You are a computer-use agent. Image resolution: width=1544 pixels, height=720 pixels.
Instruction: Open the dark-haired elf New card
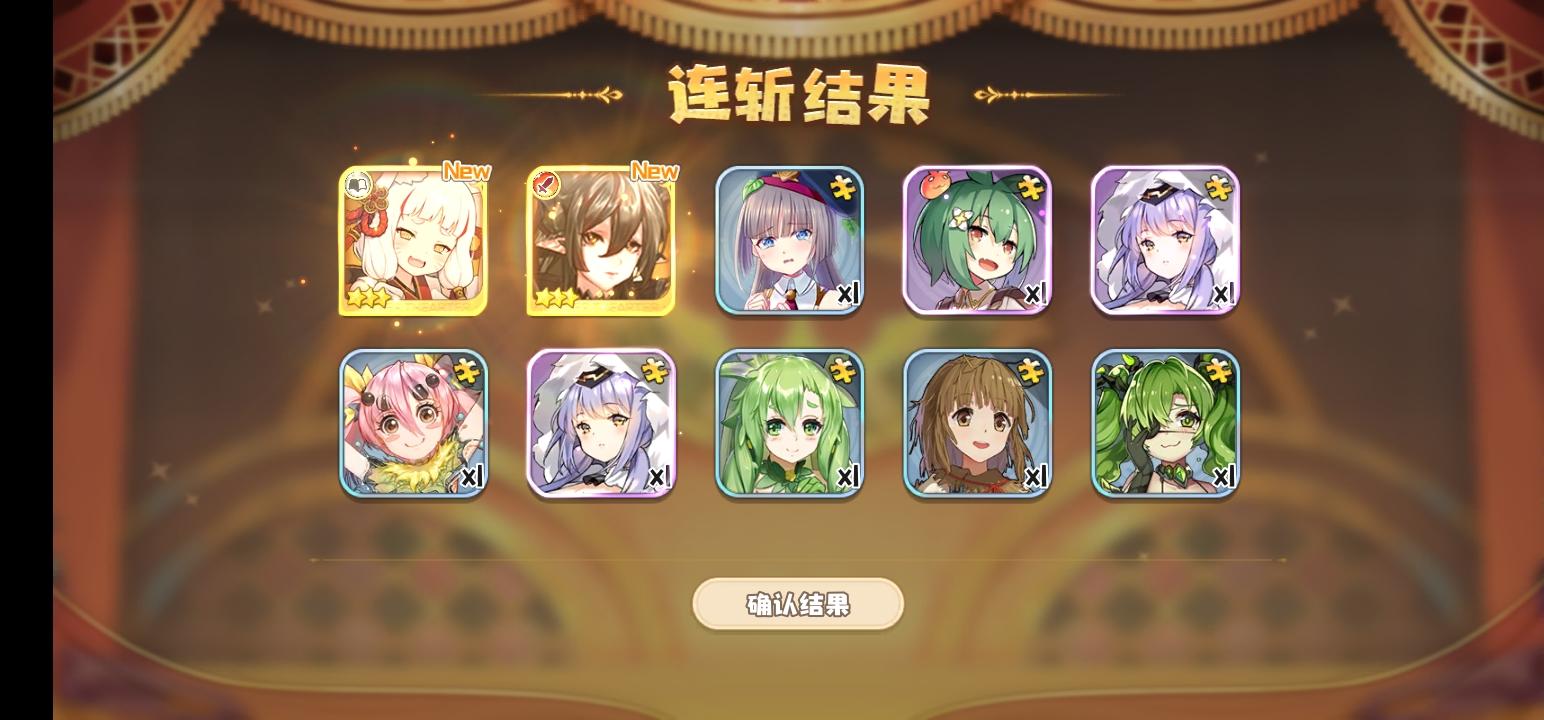tap(601, 240)
